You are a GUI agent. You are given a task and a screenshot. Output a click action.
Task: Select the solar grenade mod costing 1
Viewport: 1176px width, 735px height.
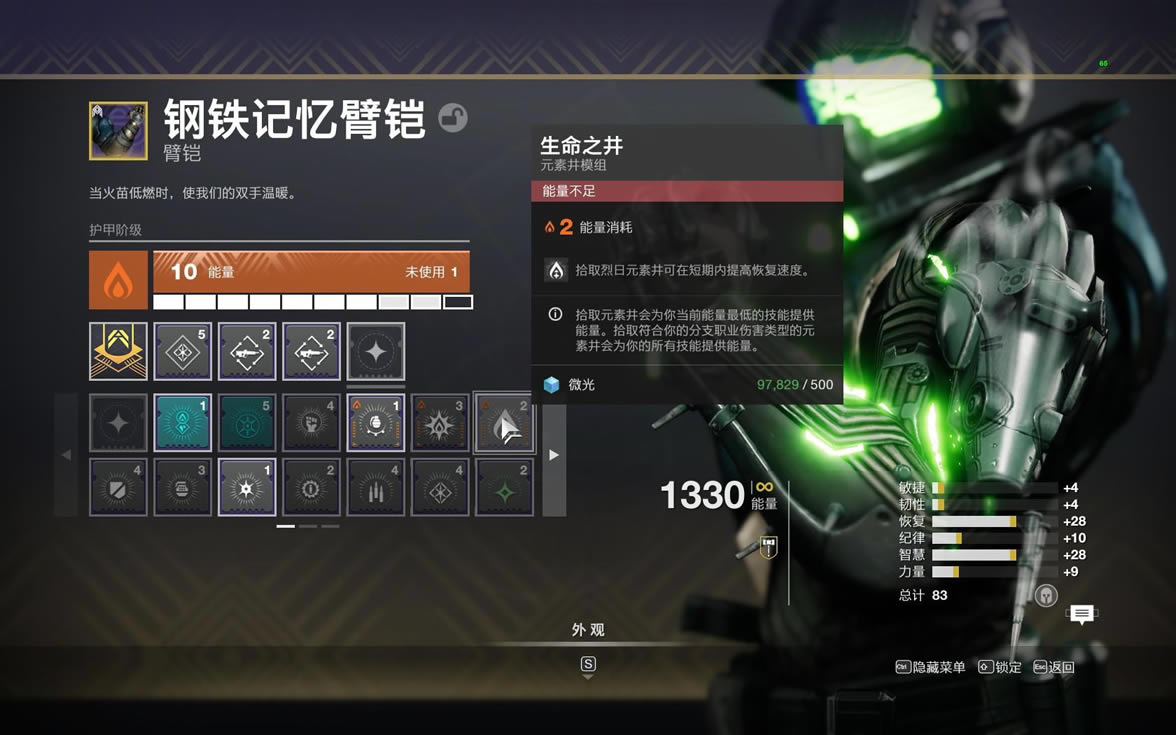pyautogui.click(x=375, y=423)
